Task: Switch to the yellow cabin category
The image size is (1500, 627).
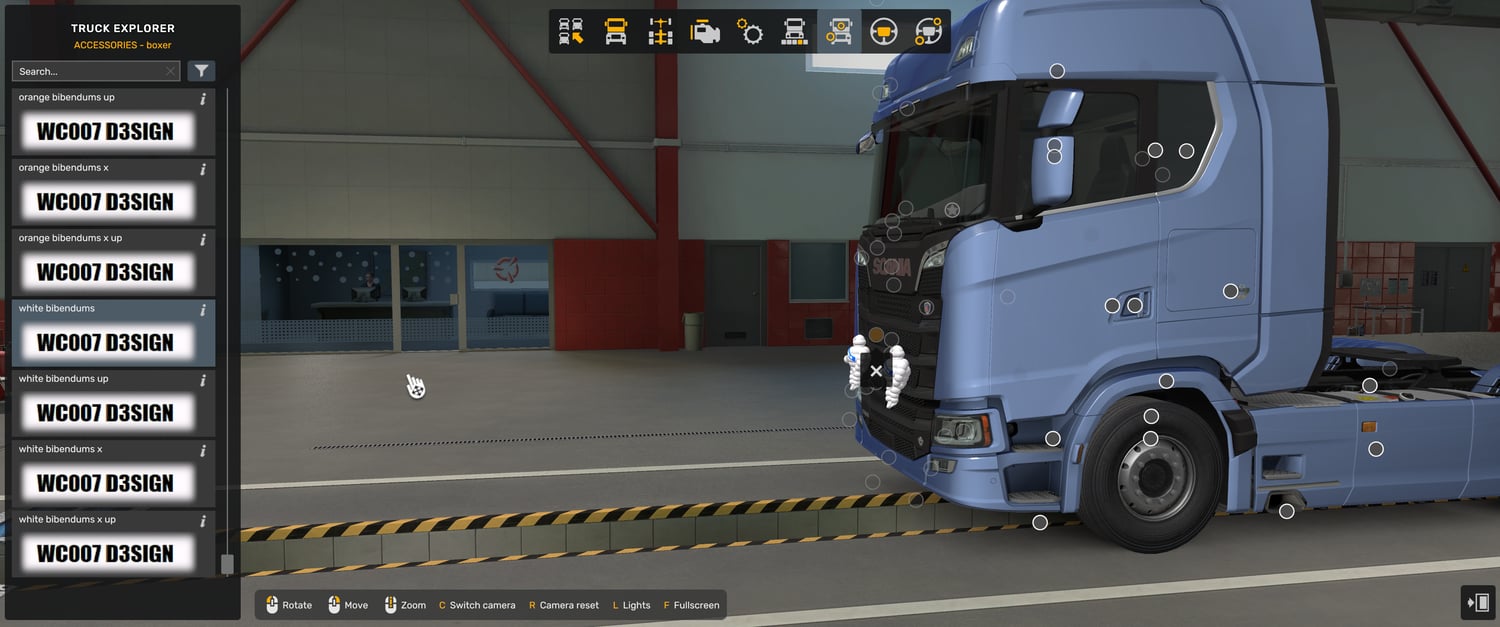Action: click(616, 32)
